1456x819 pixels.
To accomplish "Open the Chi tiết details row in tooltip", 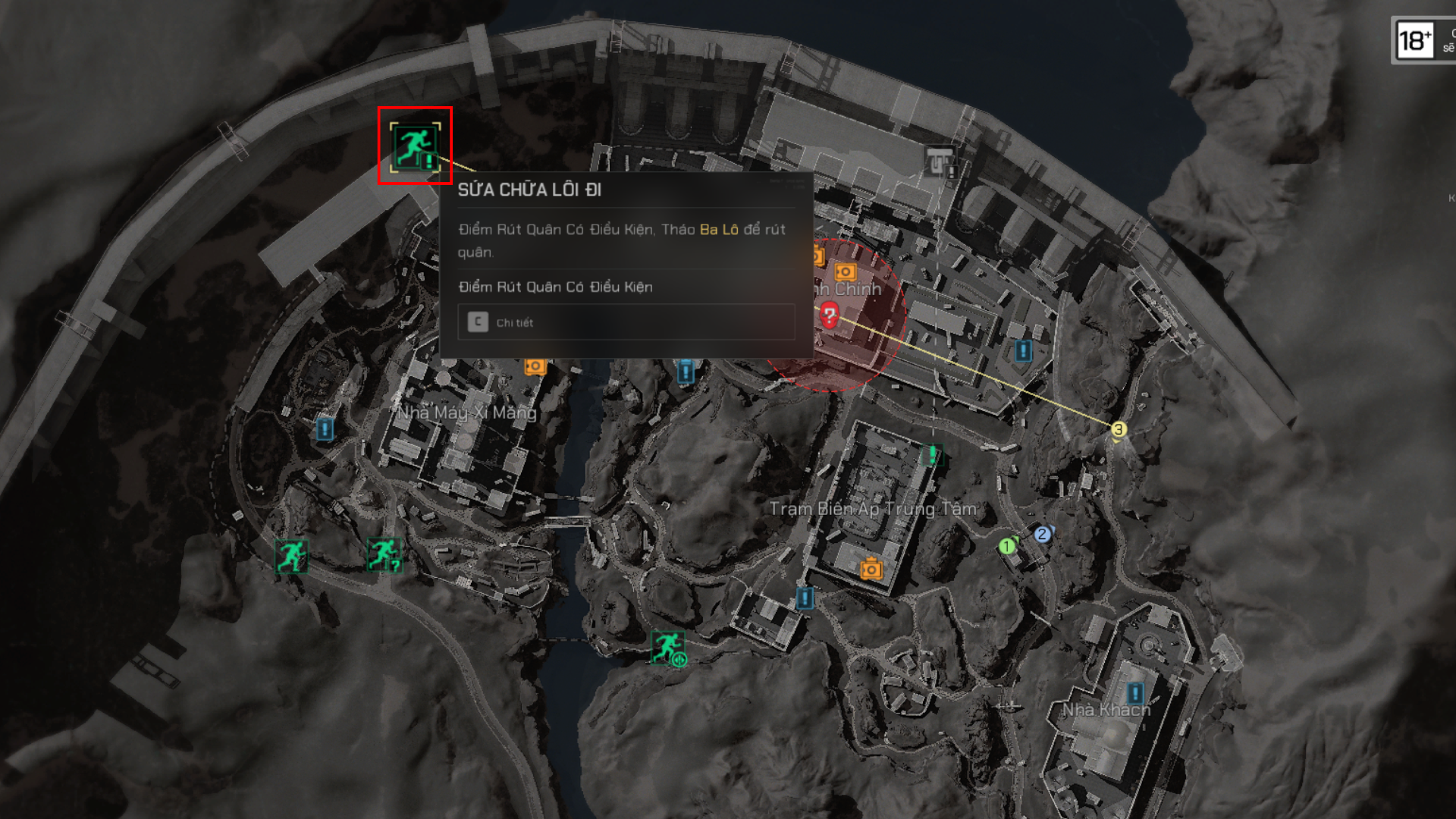I will tap(626, 322).
